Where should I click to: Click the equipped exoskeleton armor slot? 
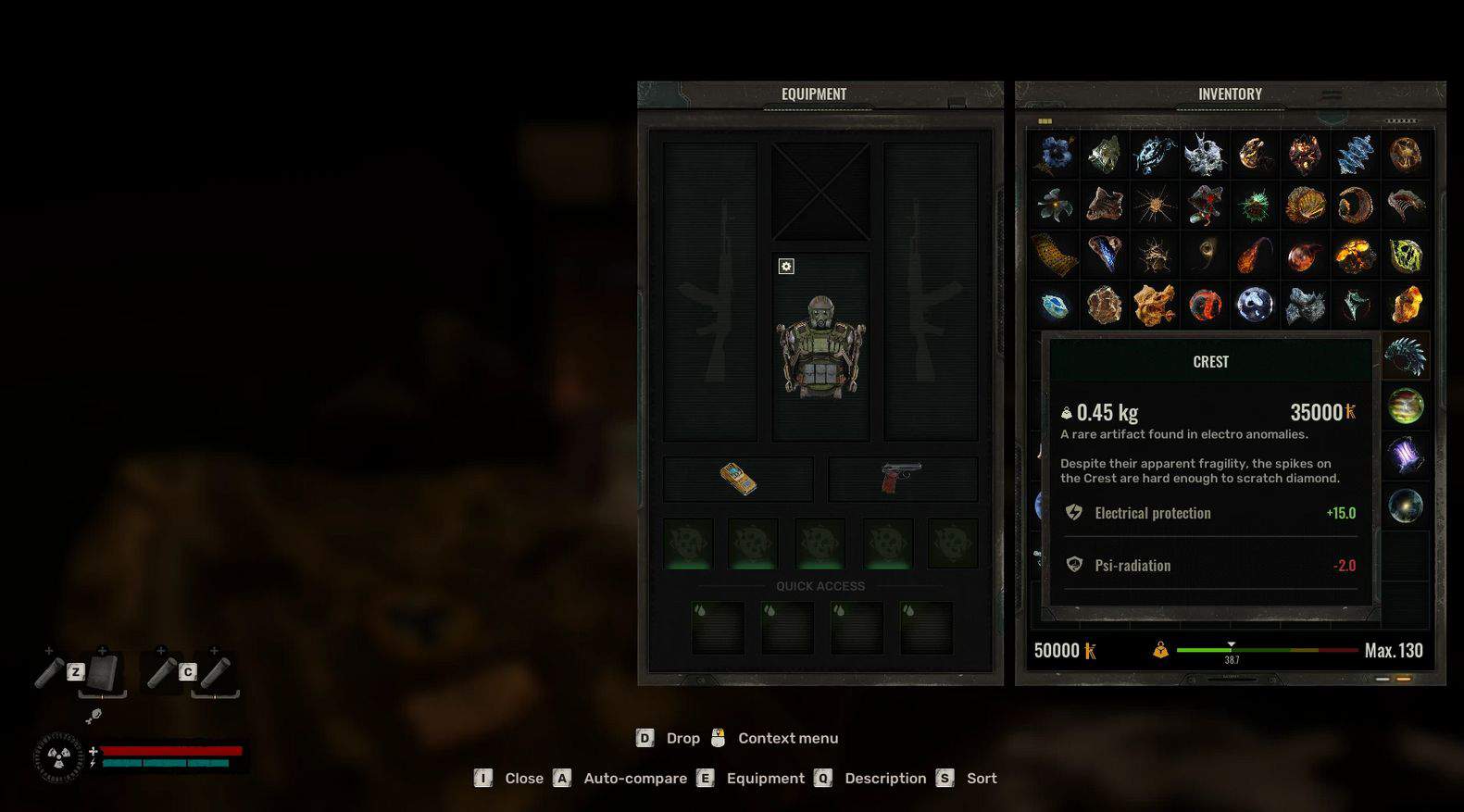[820, 347]
